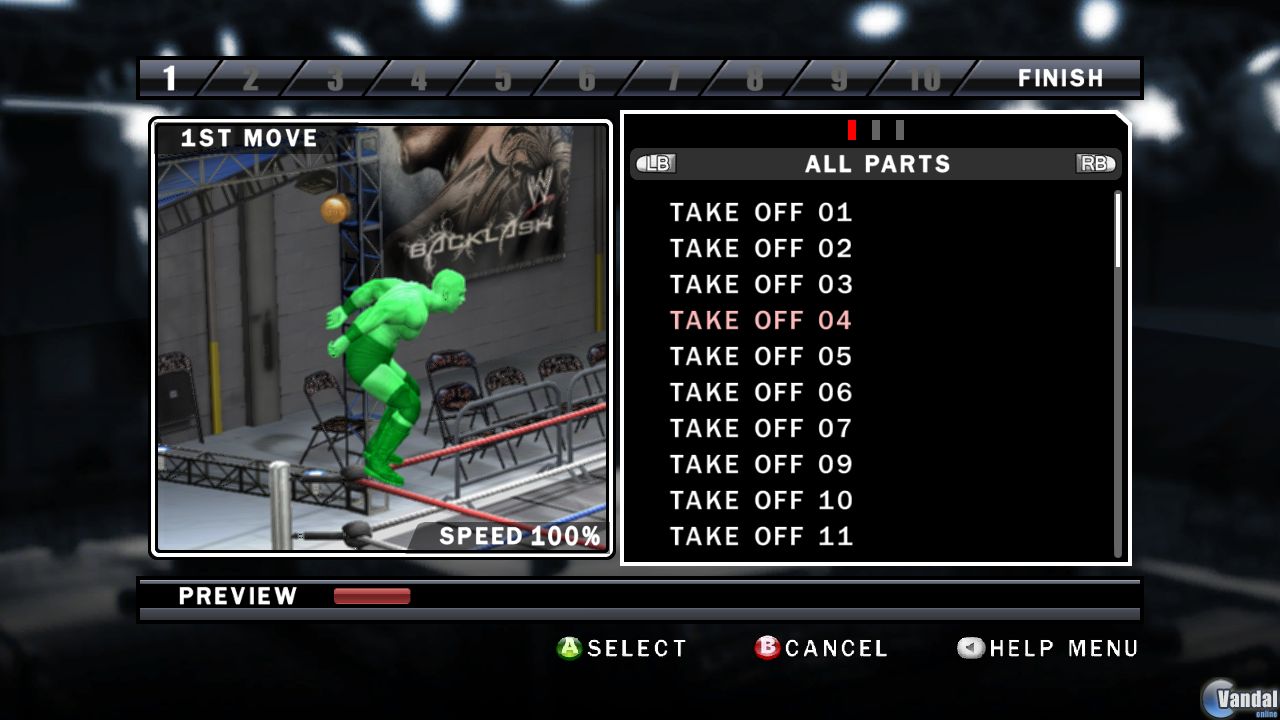Select the highlighted TAKE OFF 04 option
Image resolution: width=1280 pixels, height=720 pixels.
[x=760, y=320]
